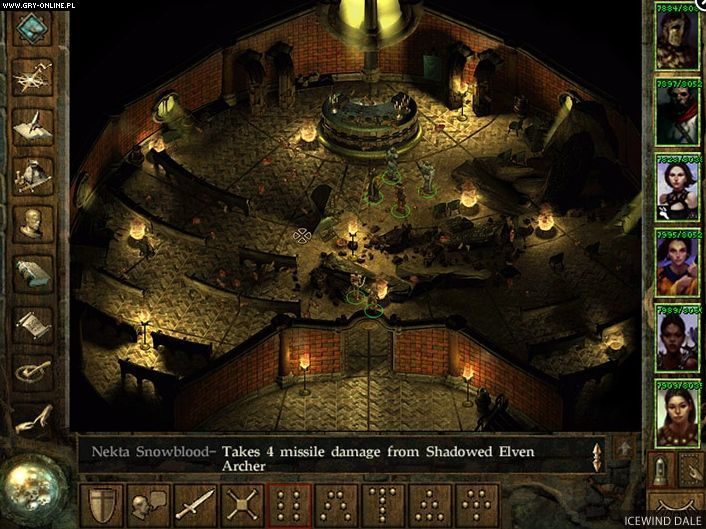Image resolution: width=706 pixels, height=529 pixels.
Task: Click the message log scroll arrows
Action: [x=598, y=456]
